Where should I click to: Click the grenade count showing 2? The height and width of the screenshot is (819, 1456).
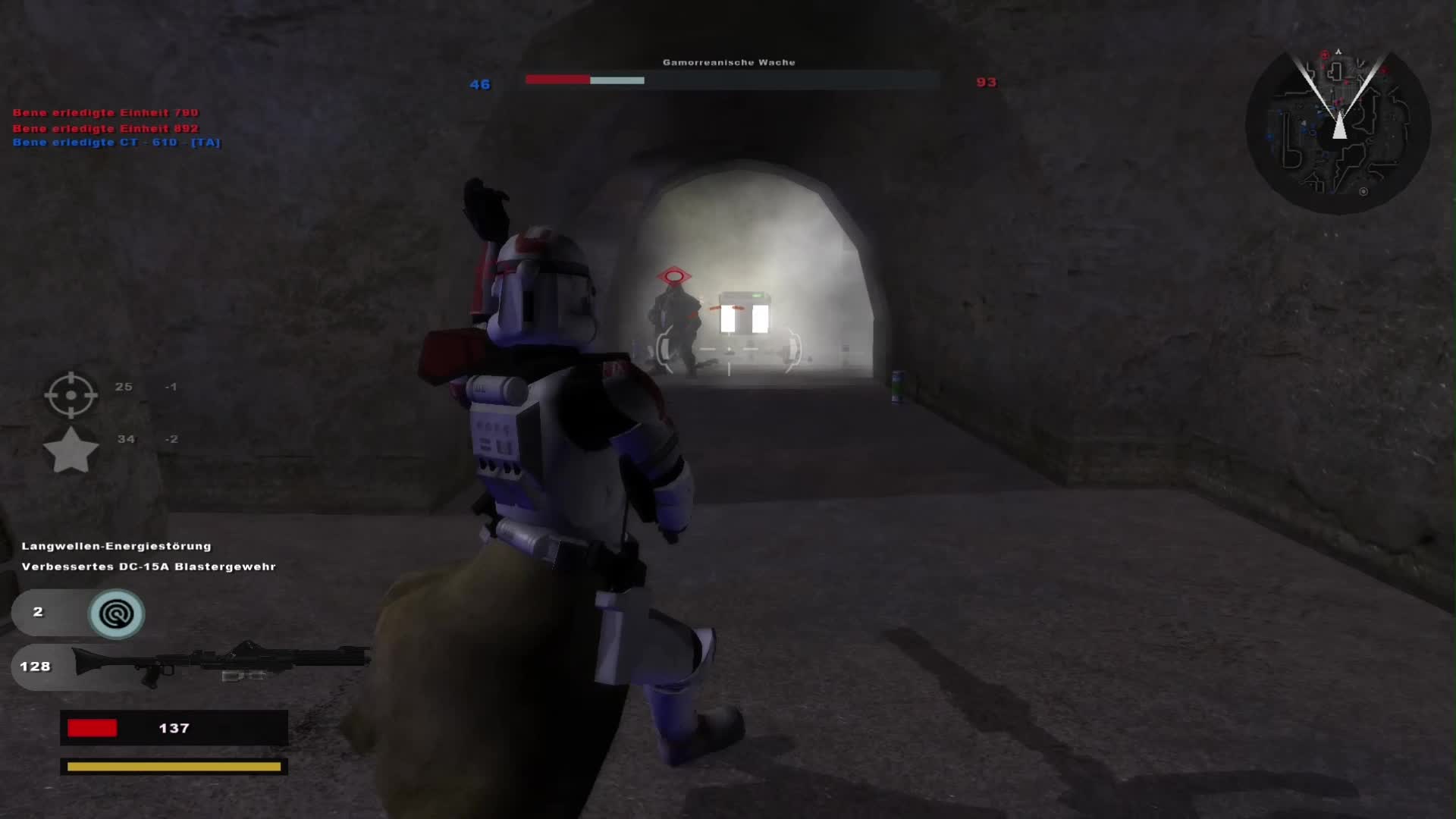pos(38,613)
